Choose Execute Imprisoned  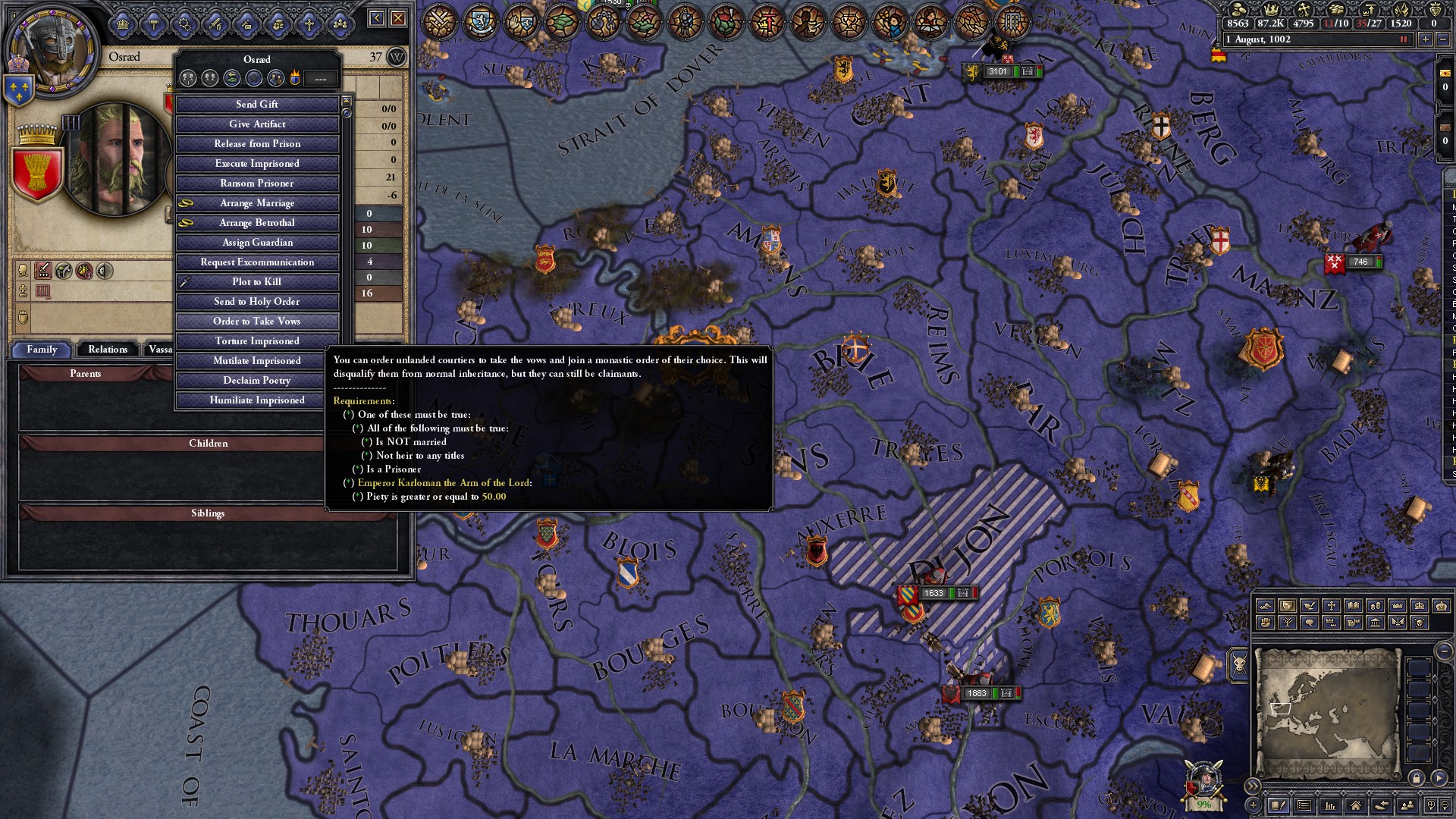257,164
